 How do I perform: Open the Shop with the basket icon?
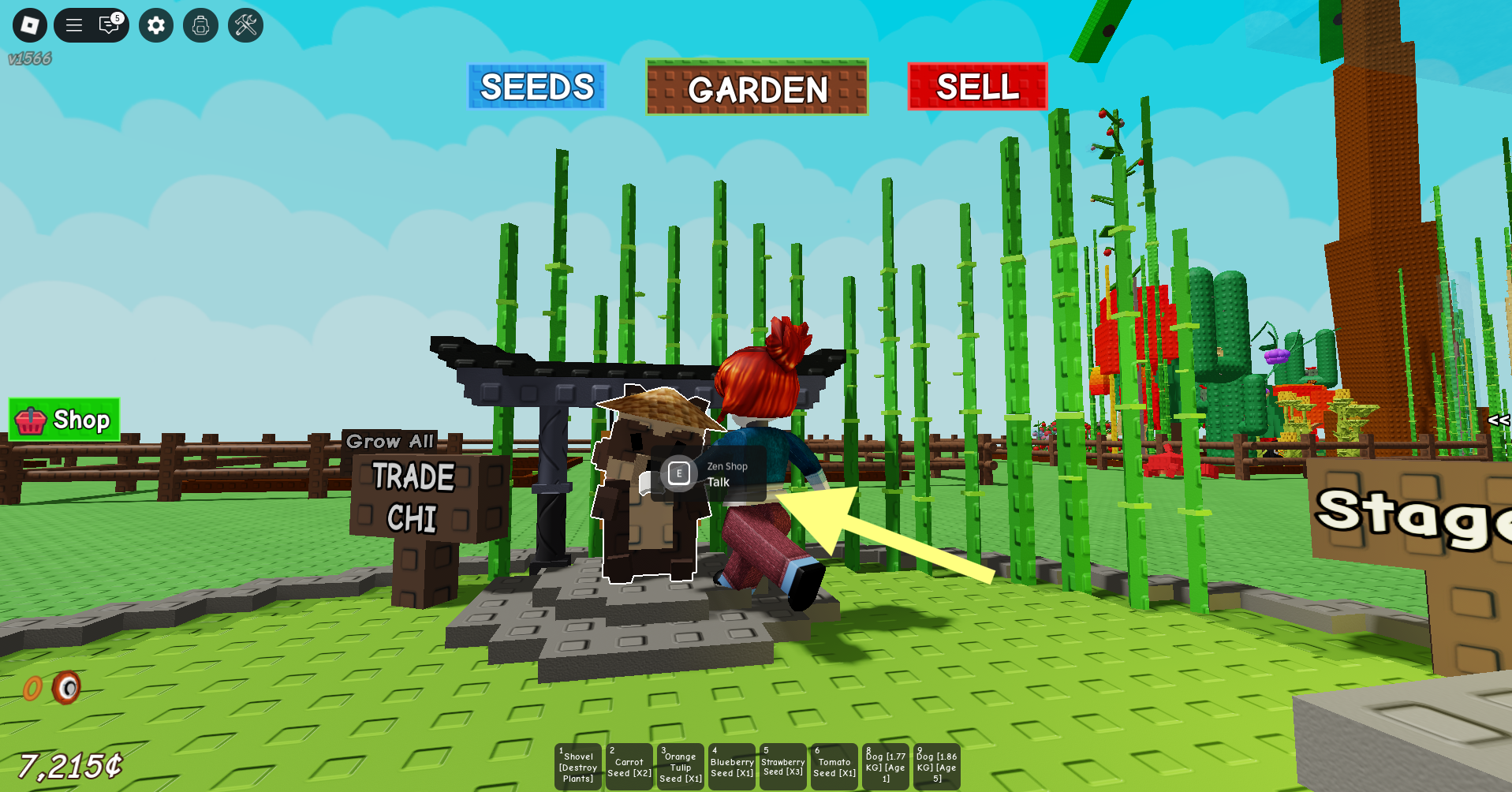tap(62, 419)
